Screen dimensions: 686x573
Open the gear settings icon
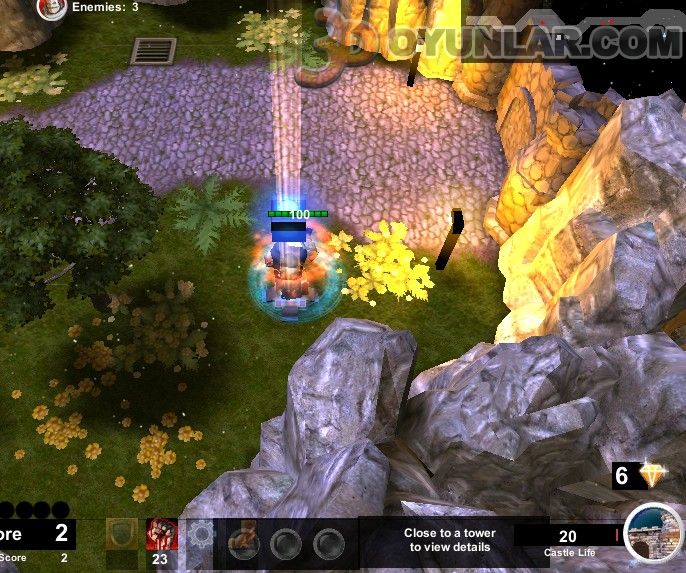pyautogui.click(x=201, y=534)
